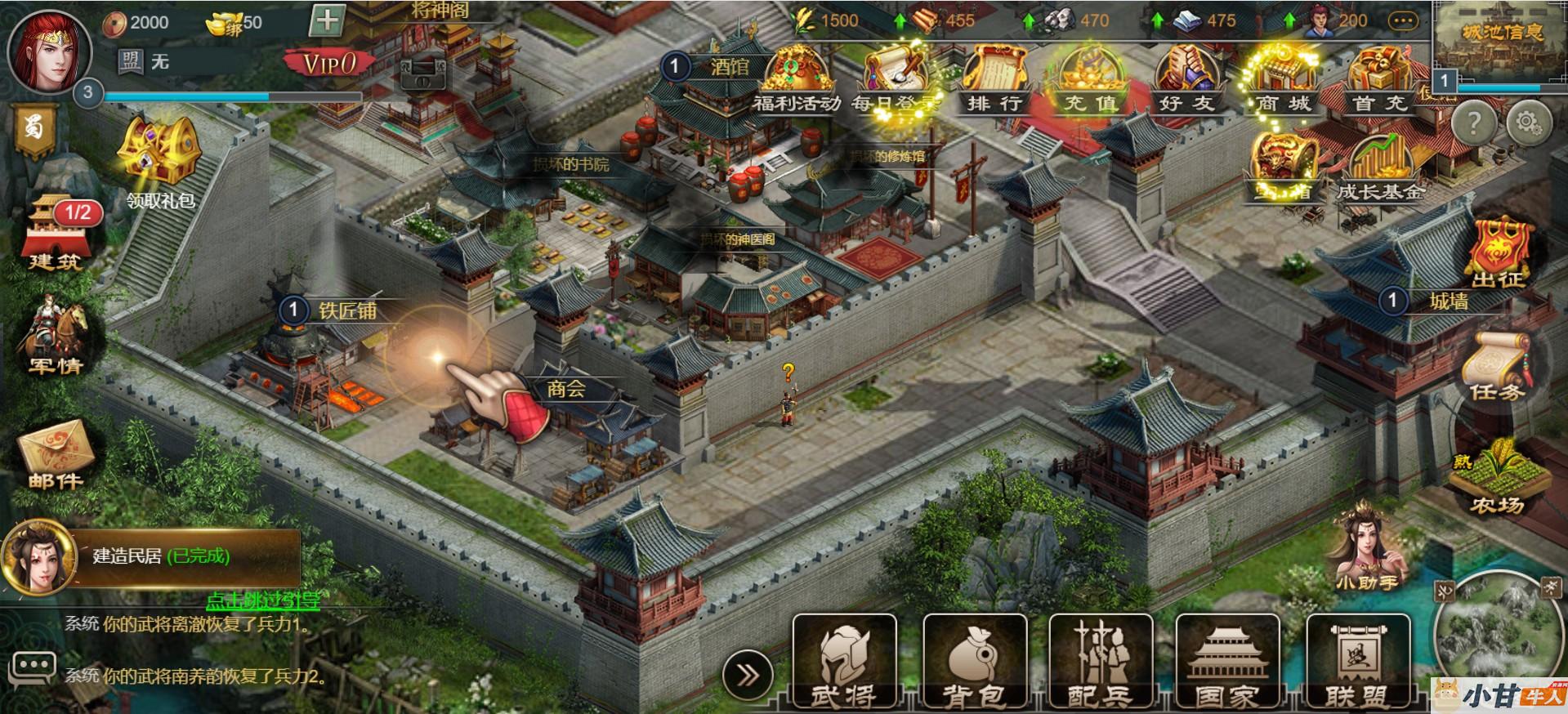The height and width of the screenshot is (714, 1568).
Task: Open the 建筑 building queue
Action: point(56,233)
